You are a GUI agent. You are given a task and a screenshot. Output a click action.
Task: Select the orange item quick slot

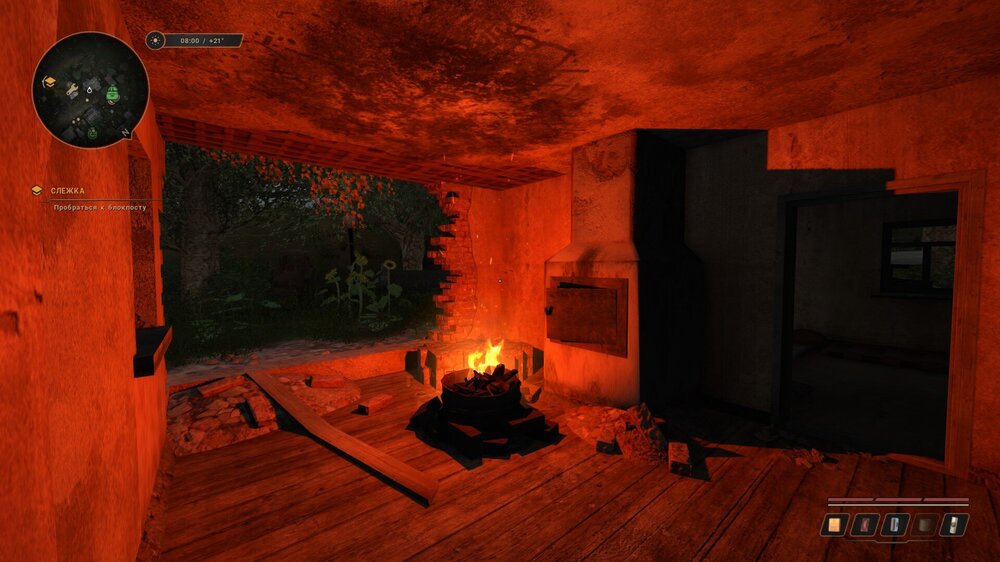pos(834,524)
